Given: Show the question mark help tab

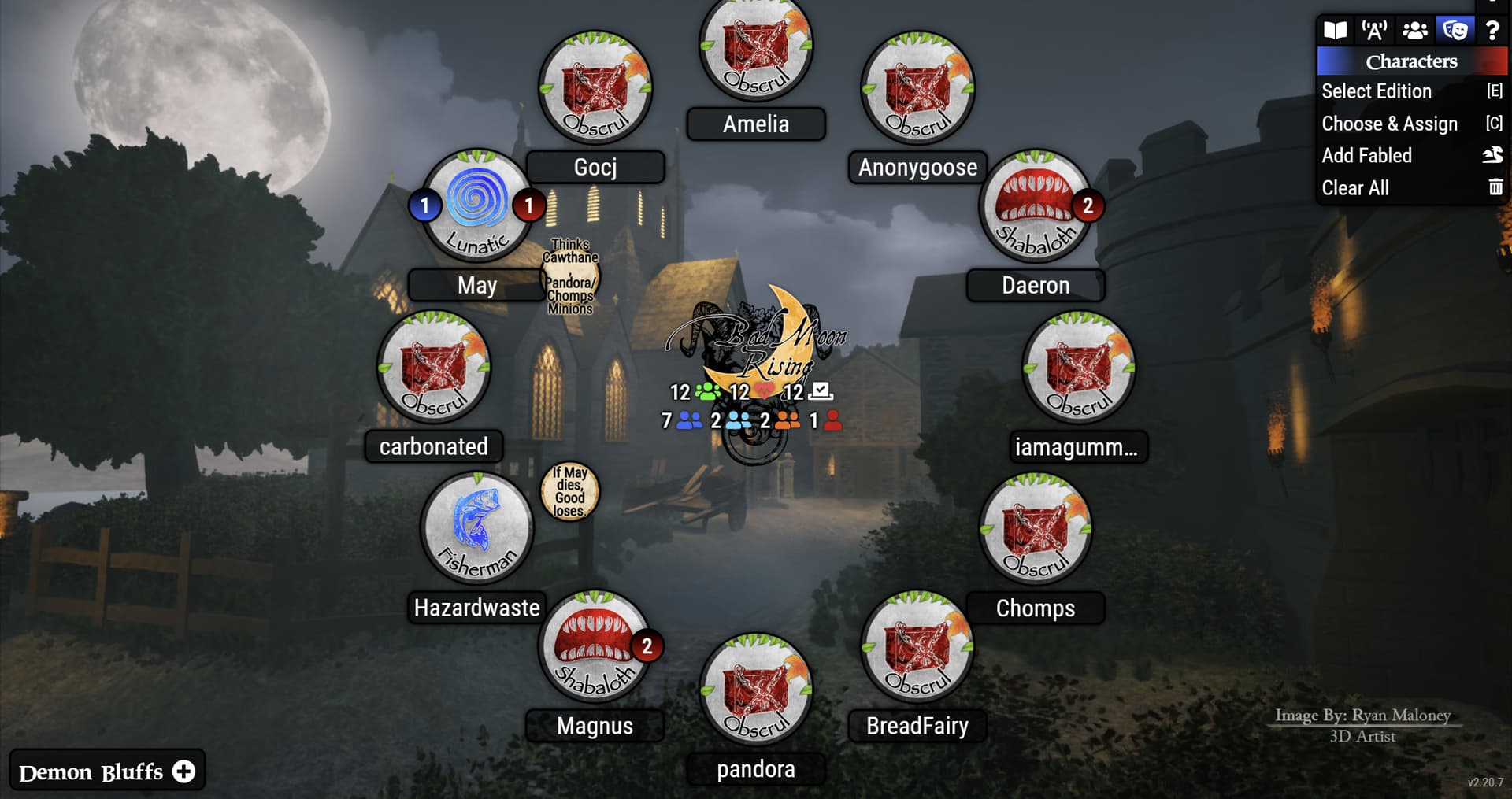Looking at the screenshot, I should [1492, 31].
